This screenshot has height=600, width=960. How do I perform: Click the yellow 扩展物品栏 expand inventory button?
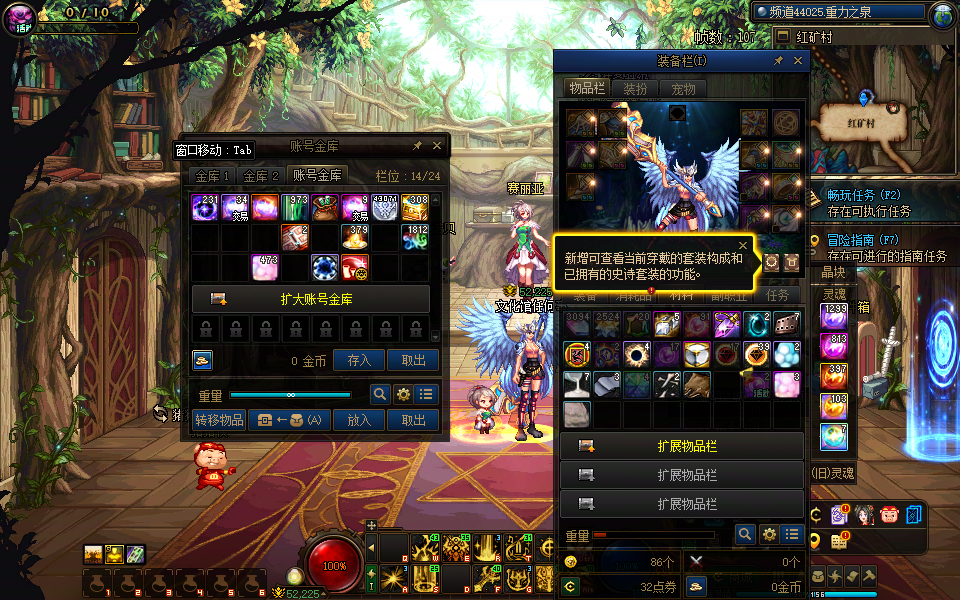[682, 446]
